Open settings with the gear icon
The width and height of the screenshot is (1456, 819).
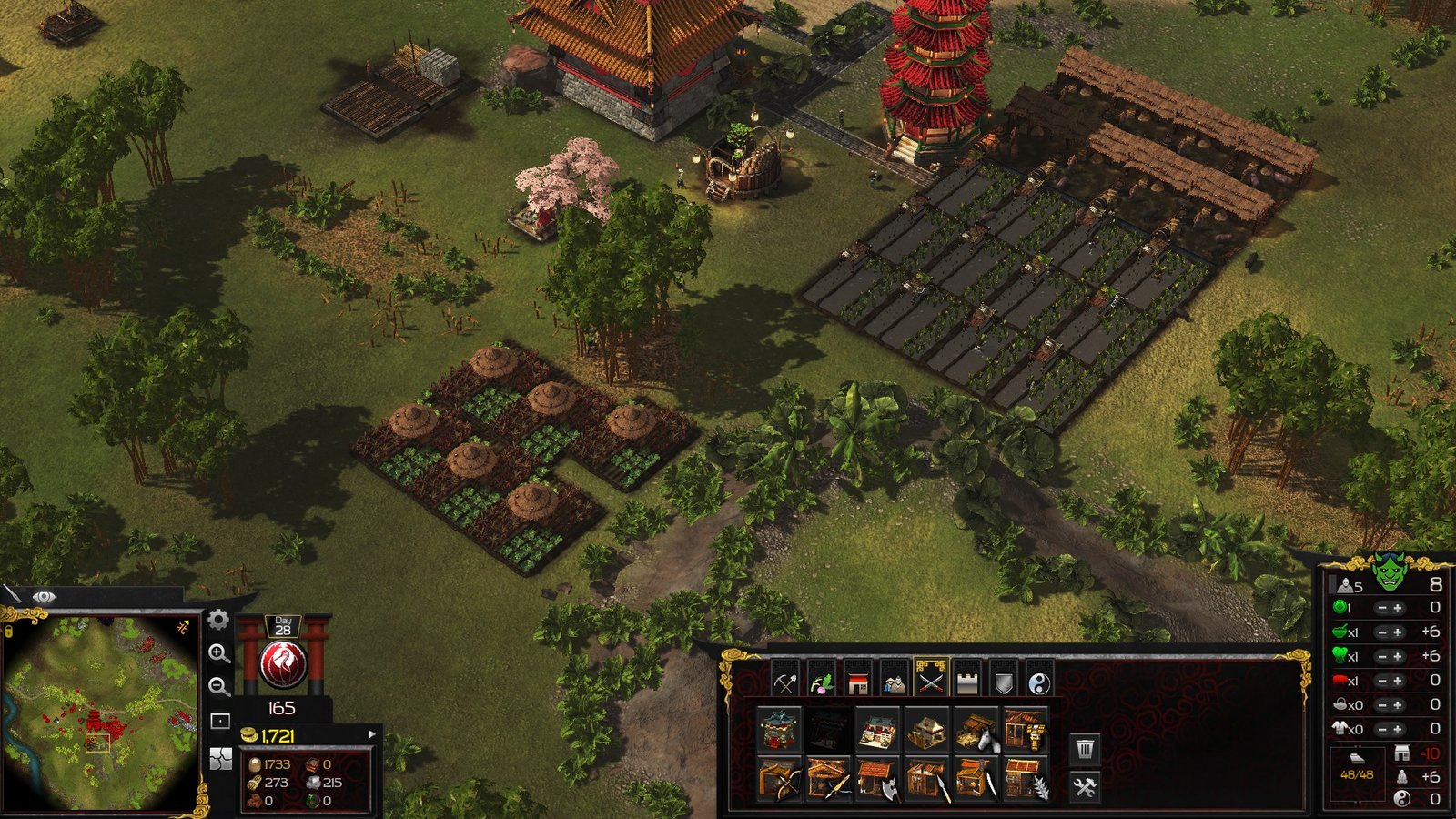coord(218,621)
